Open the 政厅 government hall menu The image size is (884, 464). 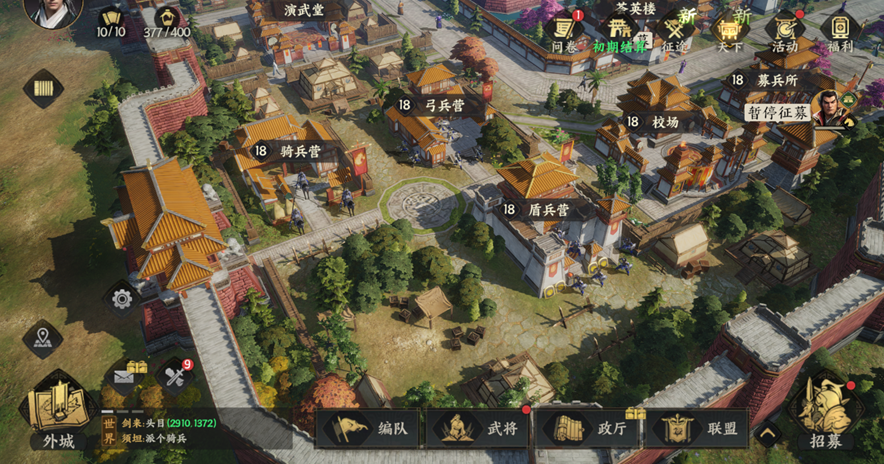coord(588,428)
